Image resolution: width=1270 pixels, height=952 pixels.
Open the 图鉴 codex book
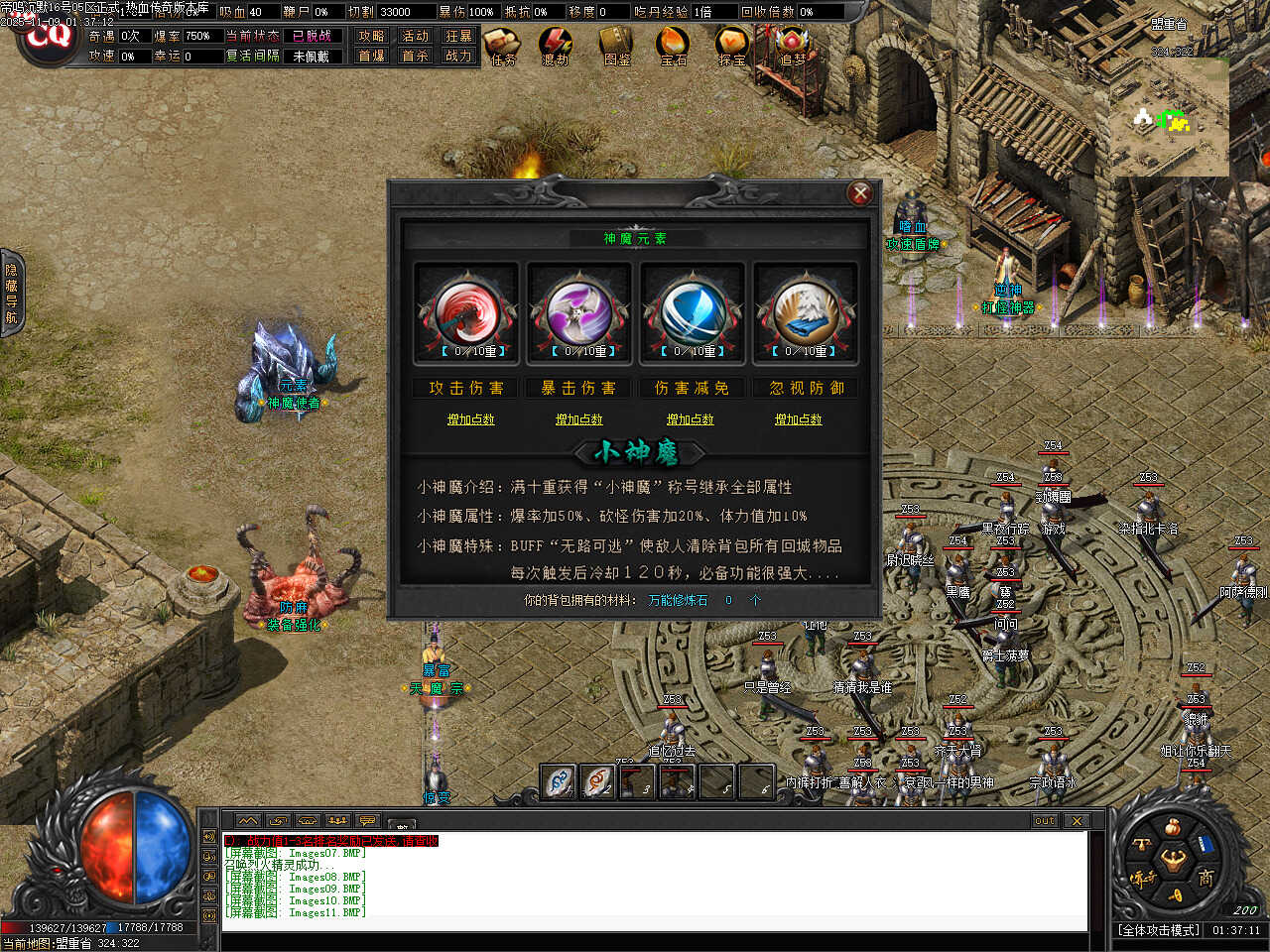click(616, 46)
